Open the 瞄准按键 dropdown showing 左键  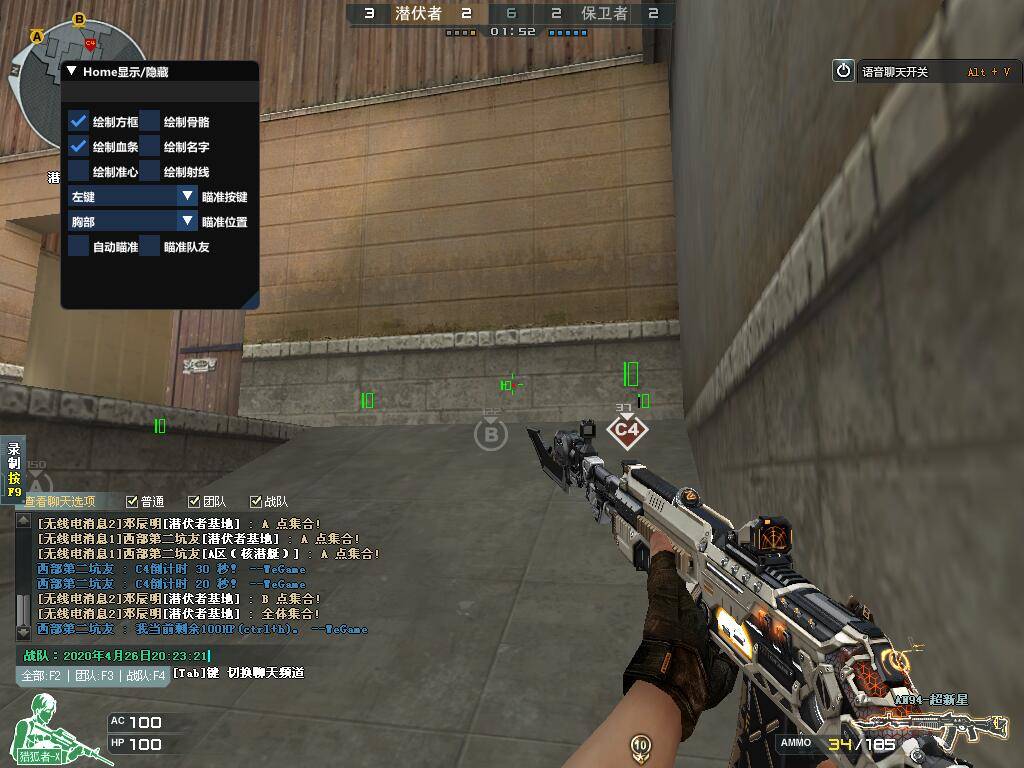coord(187,197)
